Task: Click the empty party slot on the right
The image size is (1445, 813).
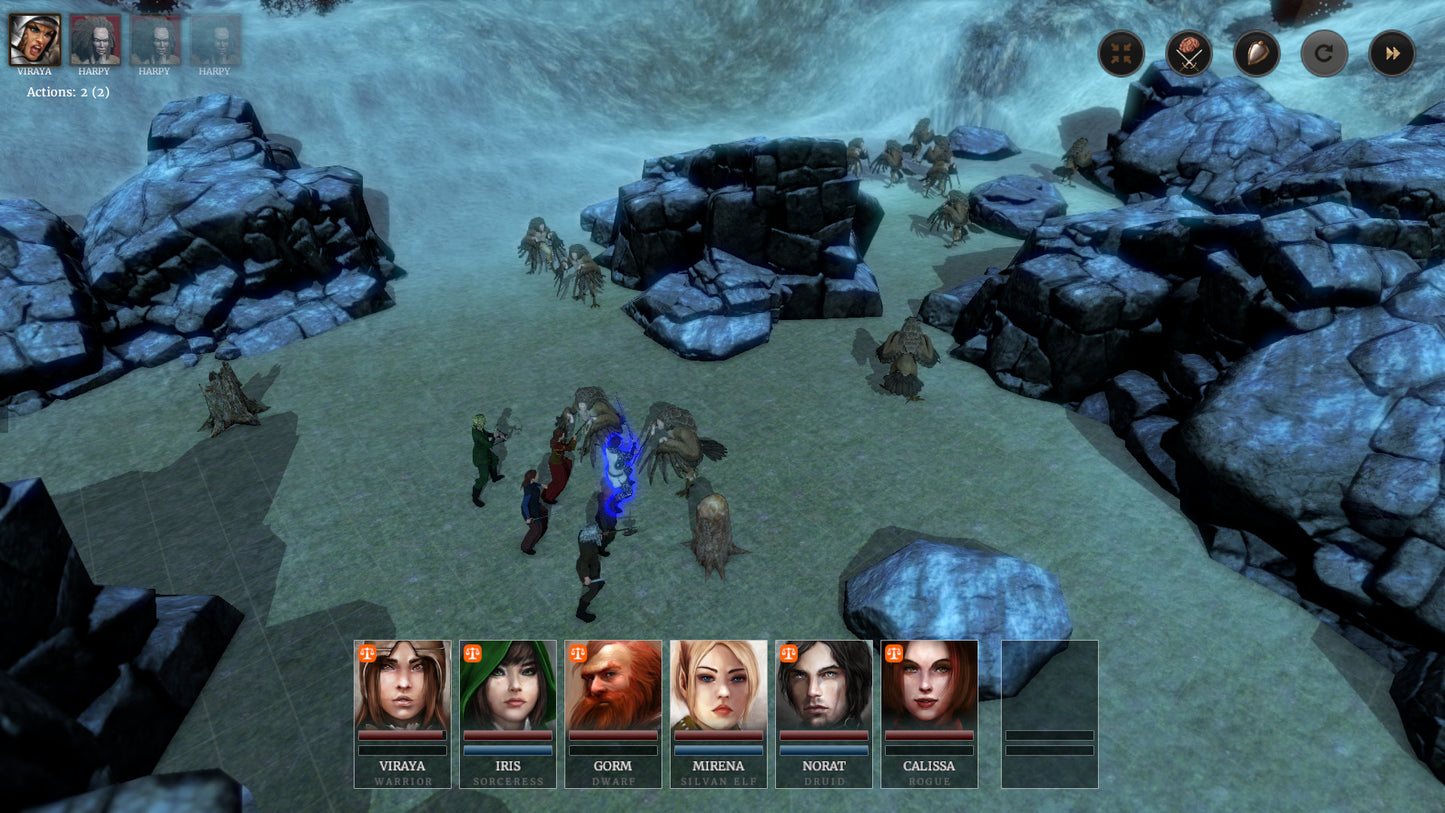Action: click(1047, 714)
